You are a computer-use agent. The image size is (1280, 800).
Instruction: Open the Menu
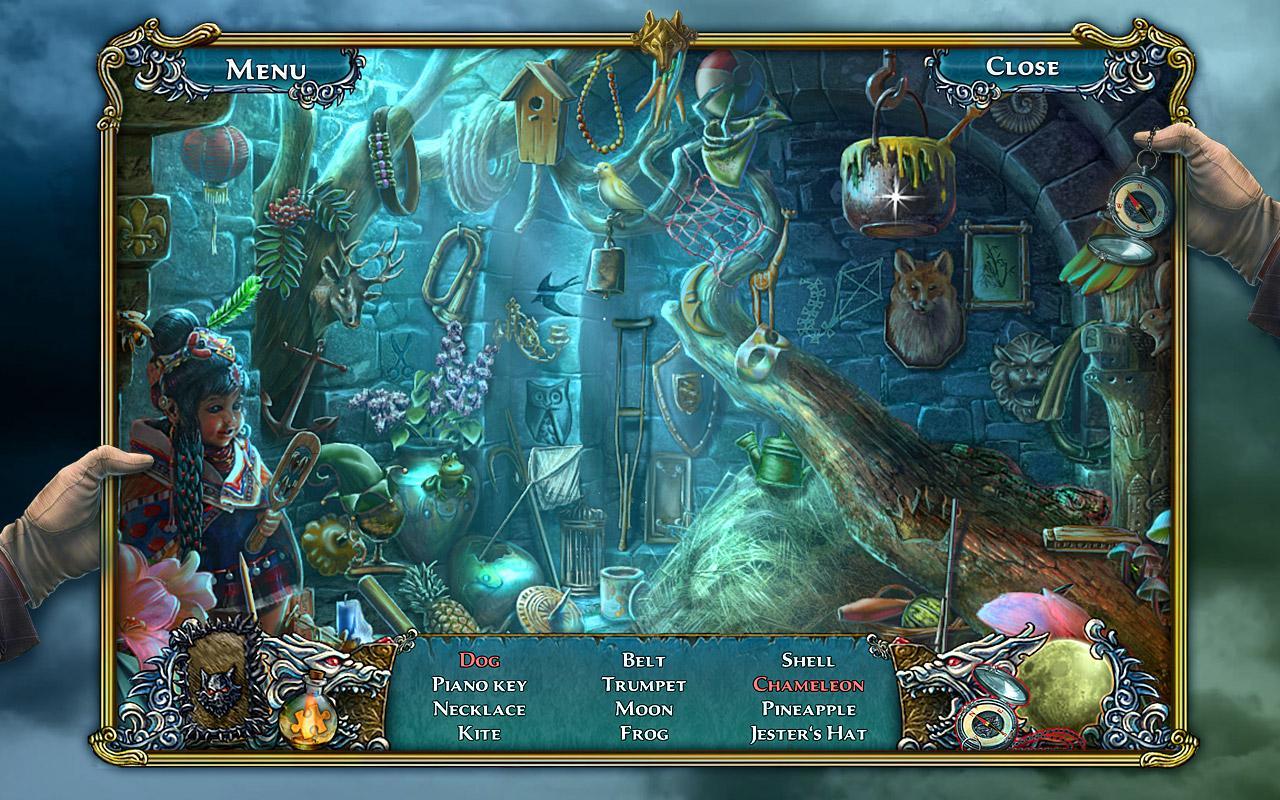[265, 68]
